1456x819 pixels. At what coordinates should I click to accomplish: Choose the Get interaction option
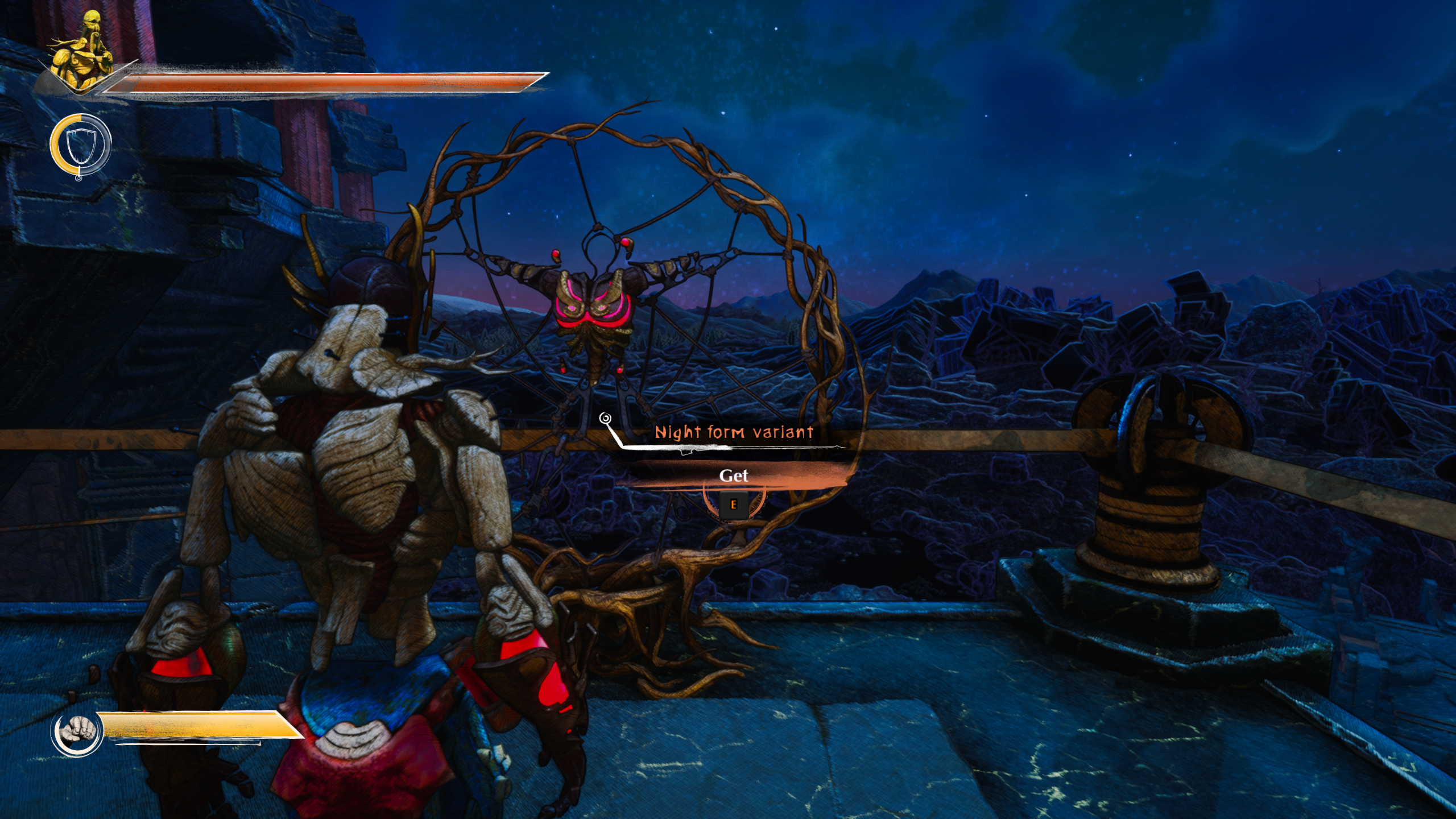[733, 475]
